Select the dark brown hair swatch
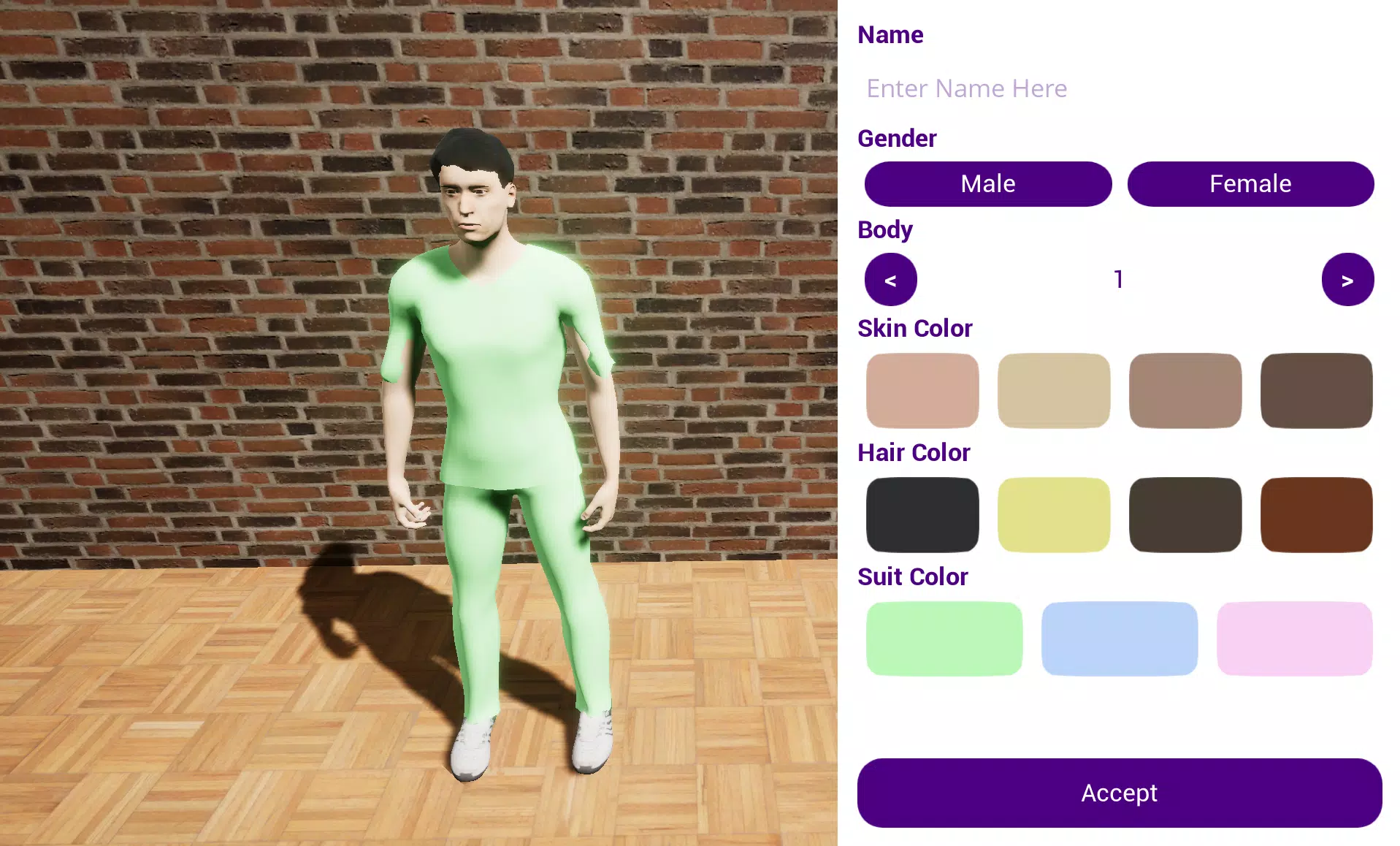 (1185, 515)
